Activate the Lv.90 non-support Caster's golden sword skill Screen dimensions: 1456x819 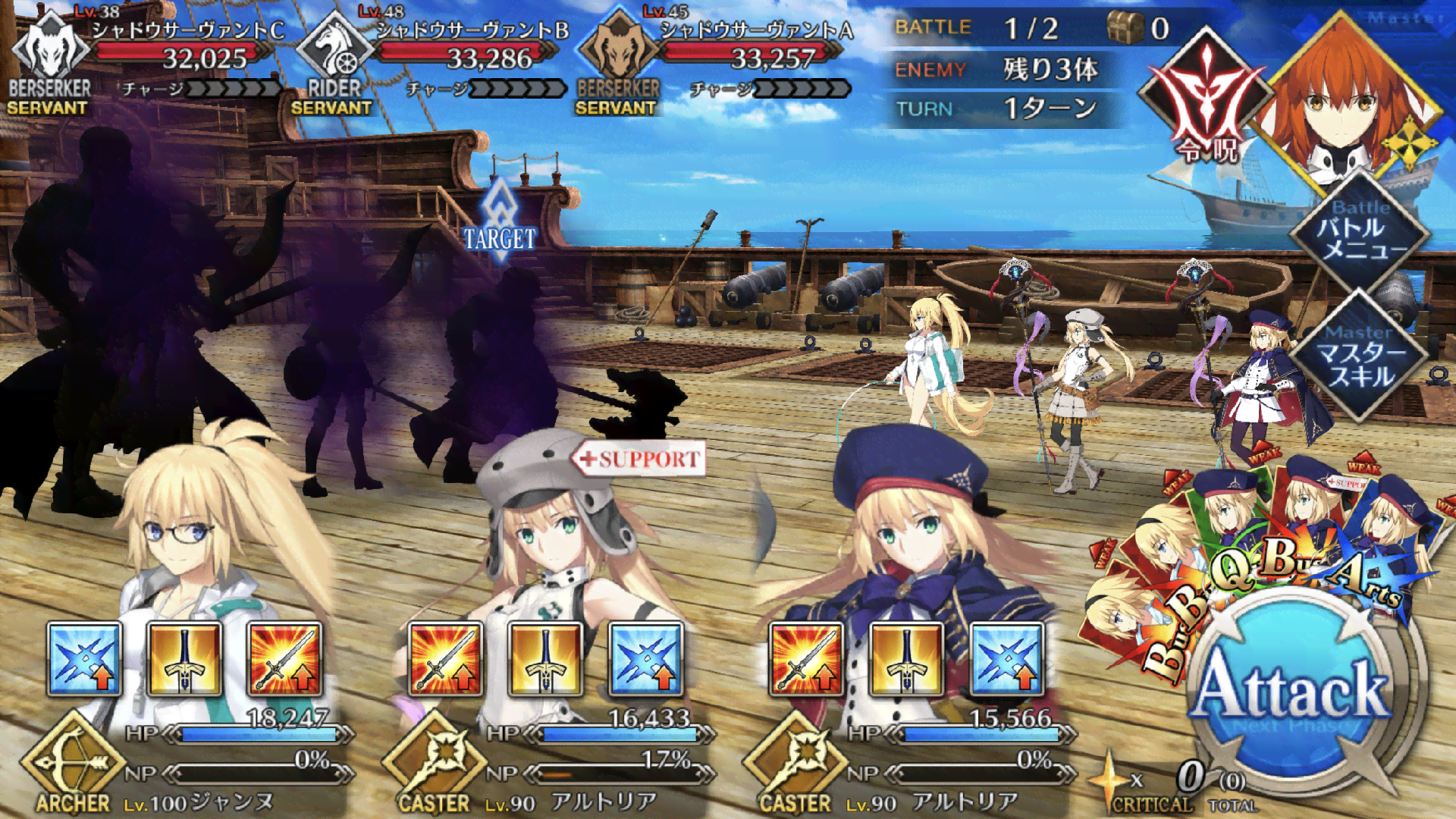coord(906,659)
